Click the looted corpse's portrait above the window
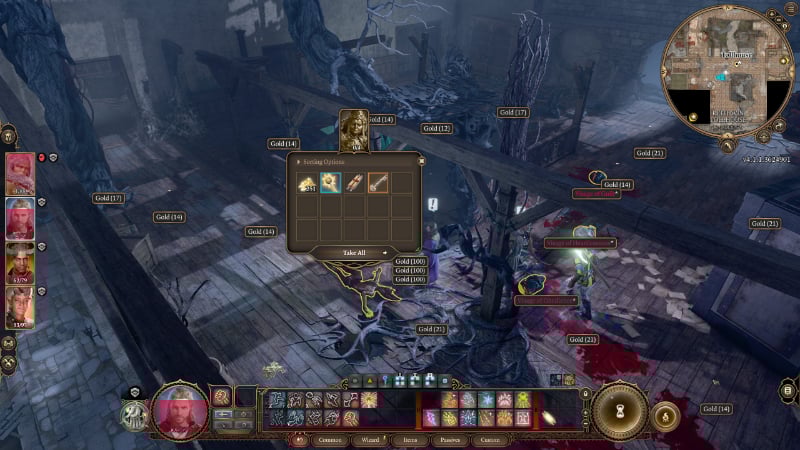 point(354,130)
